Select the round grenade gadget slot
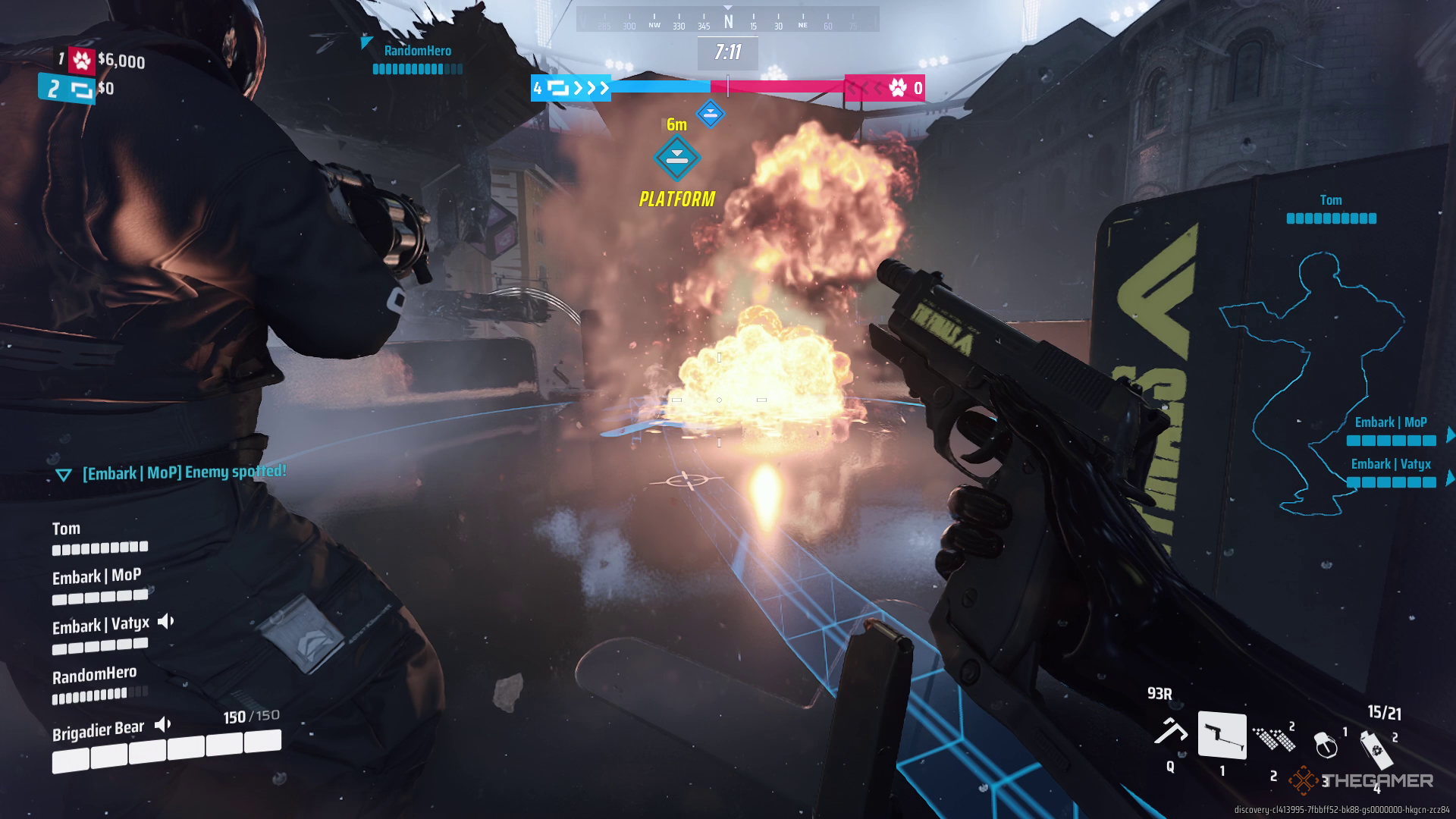Image resolution: width=1456 pixels, height=819 pixels. click(1326, 744)
